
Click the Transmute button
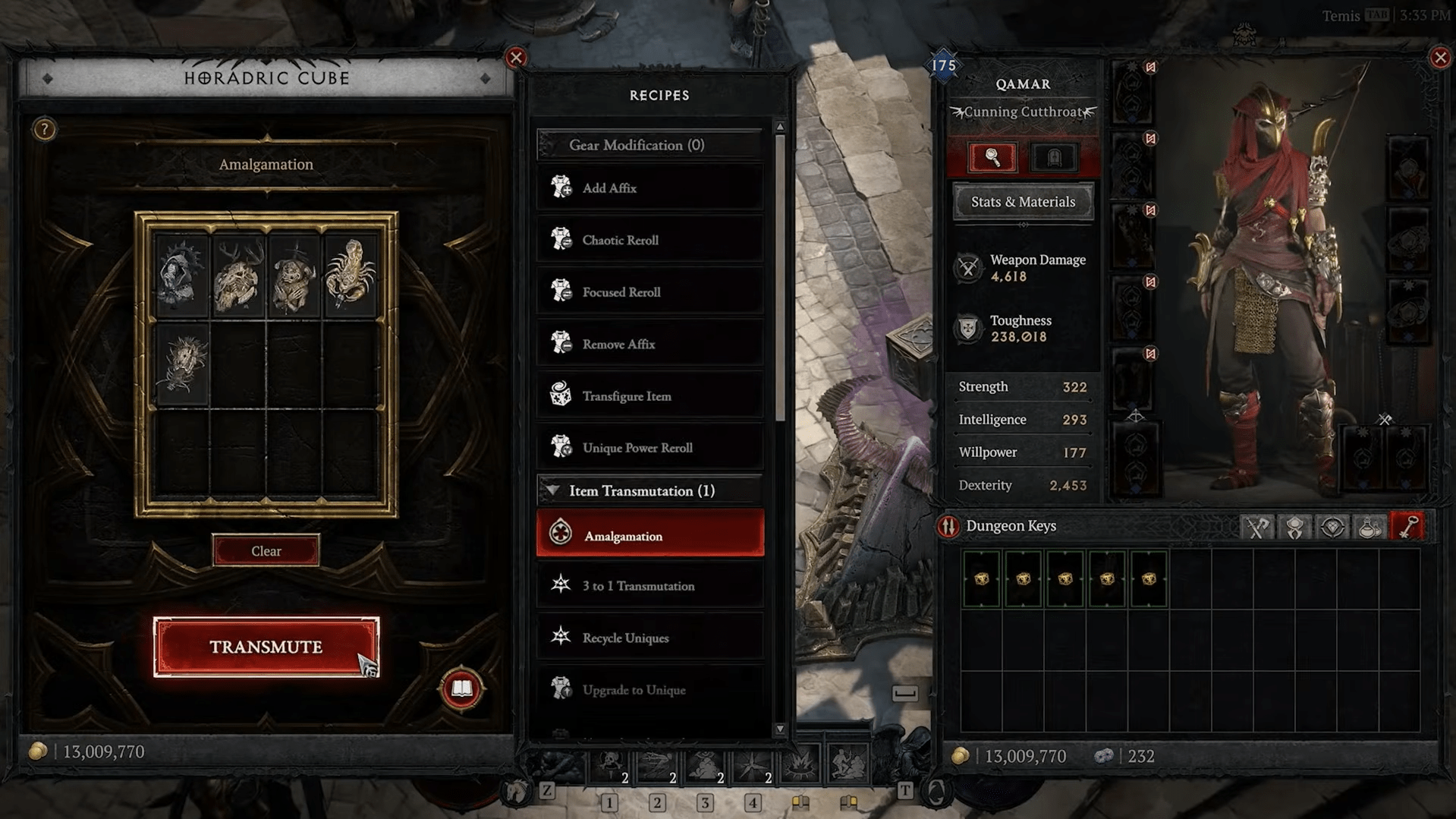tap(266, 647)
